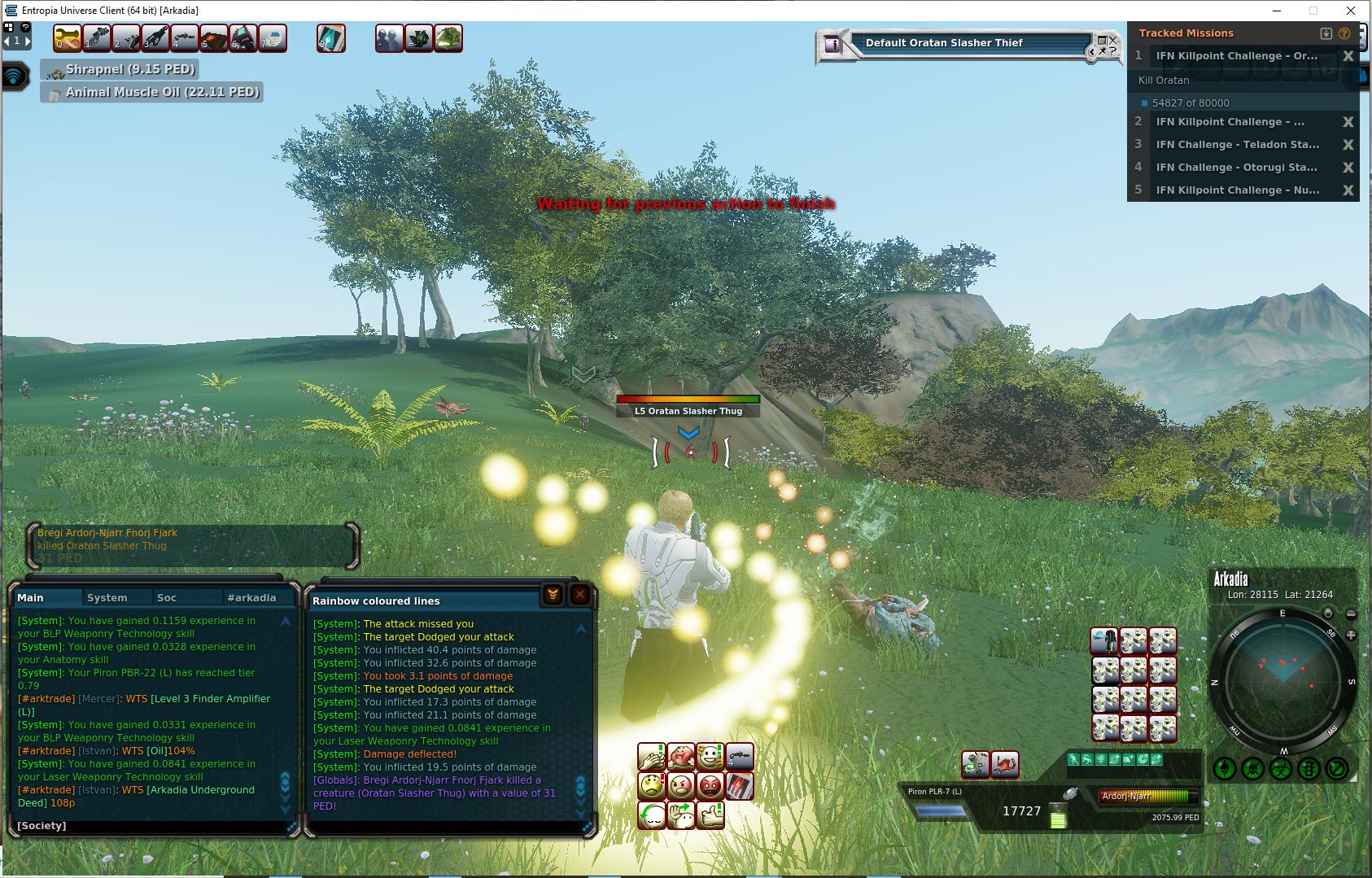Click the Arkadia radar display
This screenshot has width=1372, height=878.
coord(1282,683)
